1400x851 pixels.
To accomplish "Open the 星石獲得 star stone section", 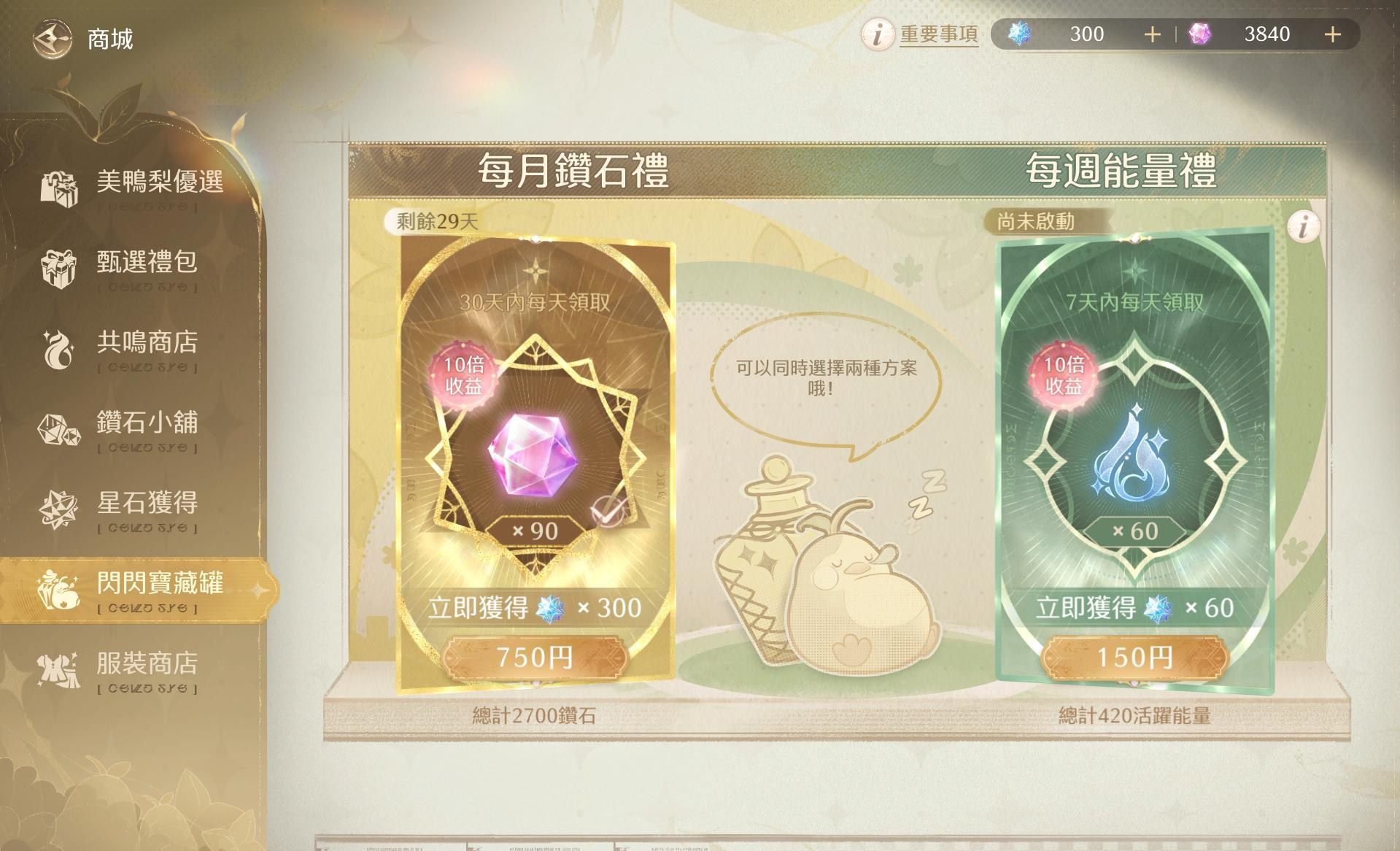I will [146, 503].
